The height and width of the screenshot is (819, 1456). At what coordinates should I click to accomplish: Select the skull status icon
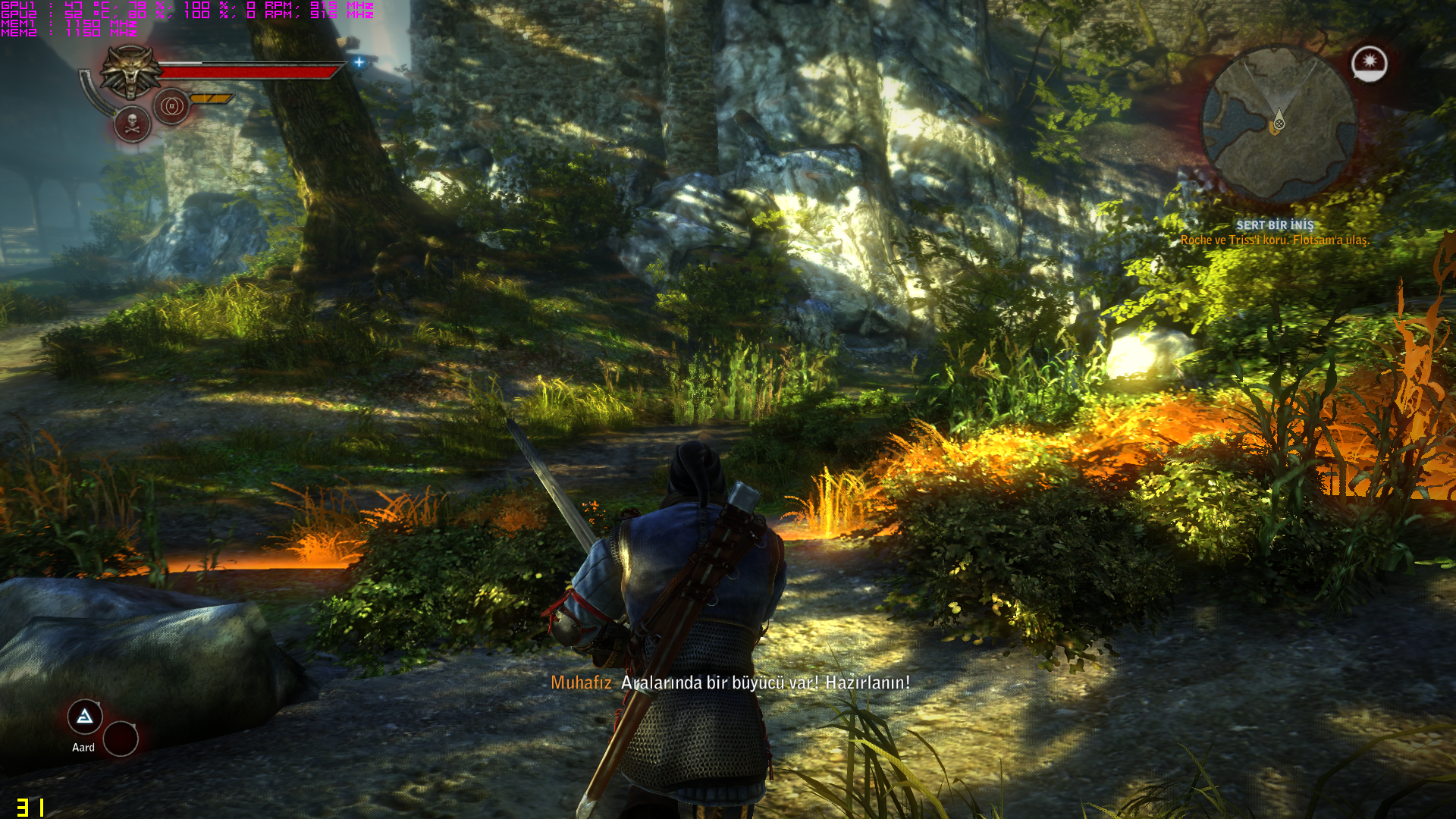point(132,124)
